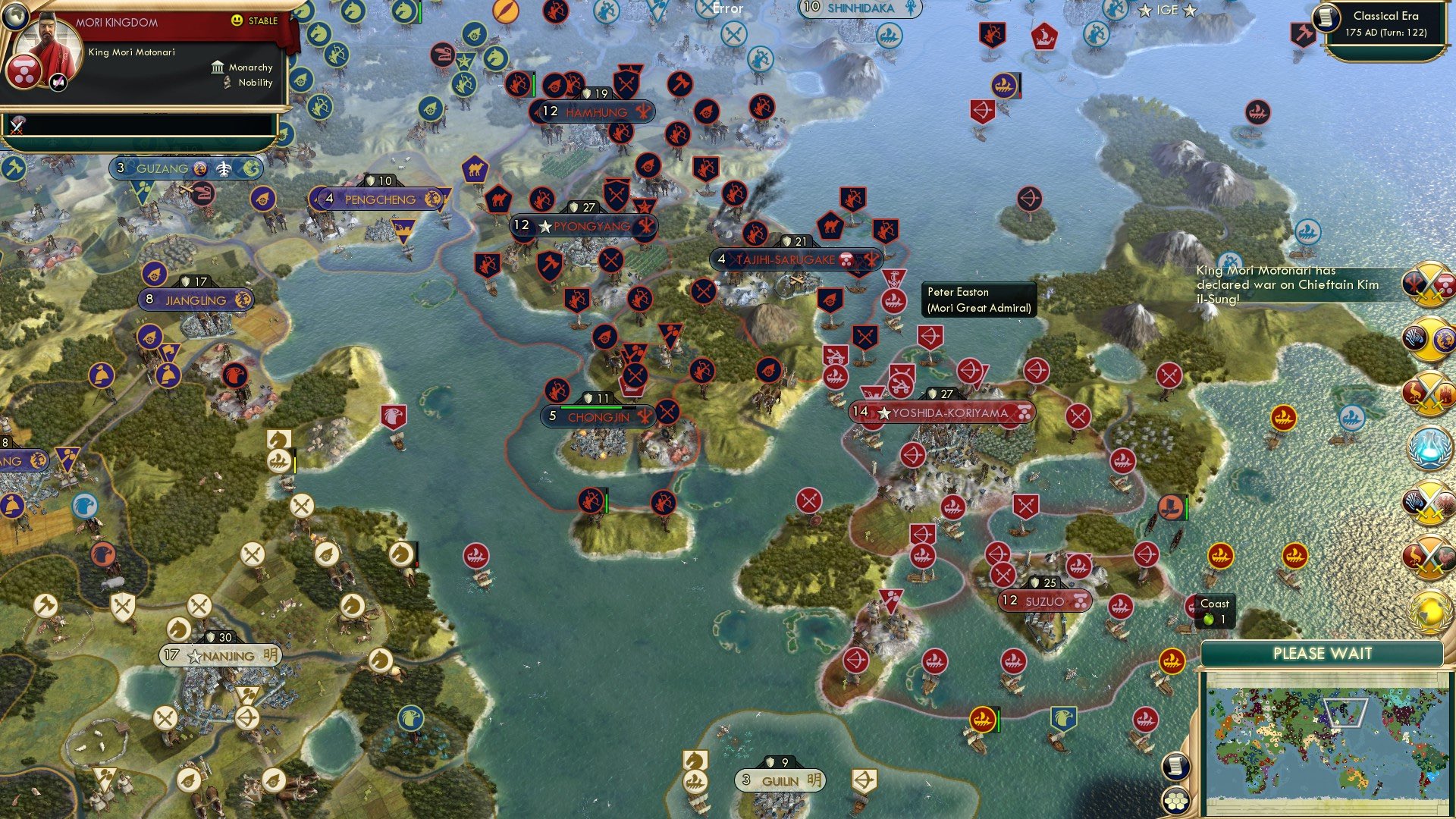The height and width of the screenshot is (819, 1456).
Task: Expand the Suzuo city banner
Action: coord(1046,600)
